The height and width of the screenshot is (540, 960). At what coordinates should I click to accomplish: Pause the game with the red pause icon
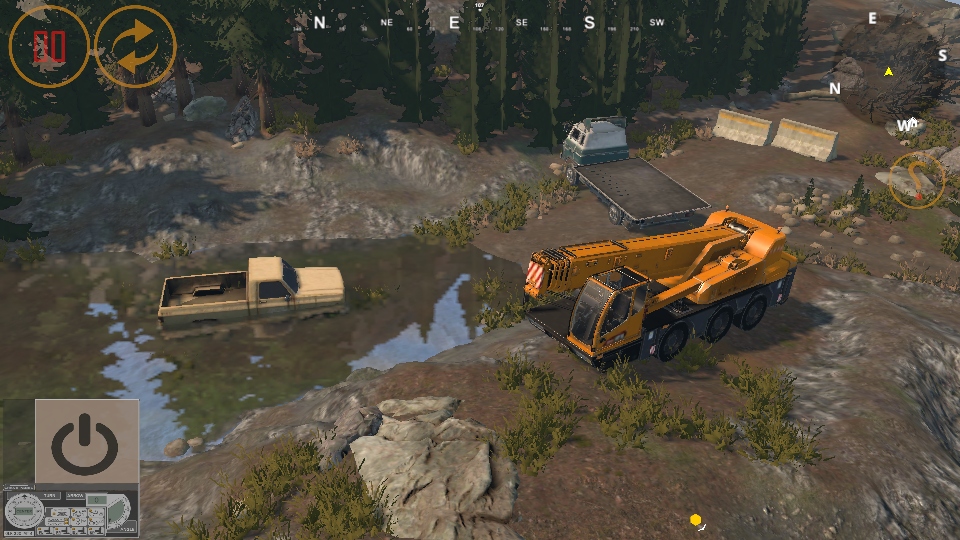[x=49, y=47]
